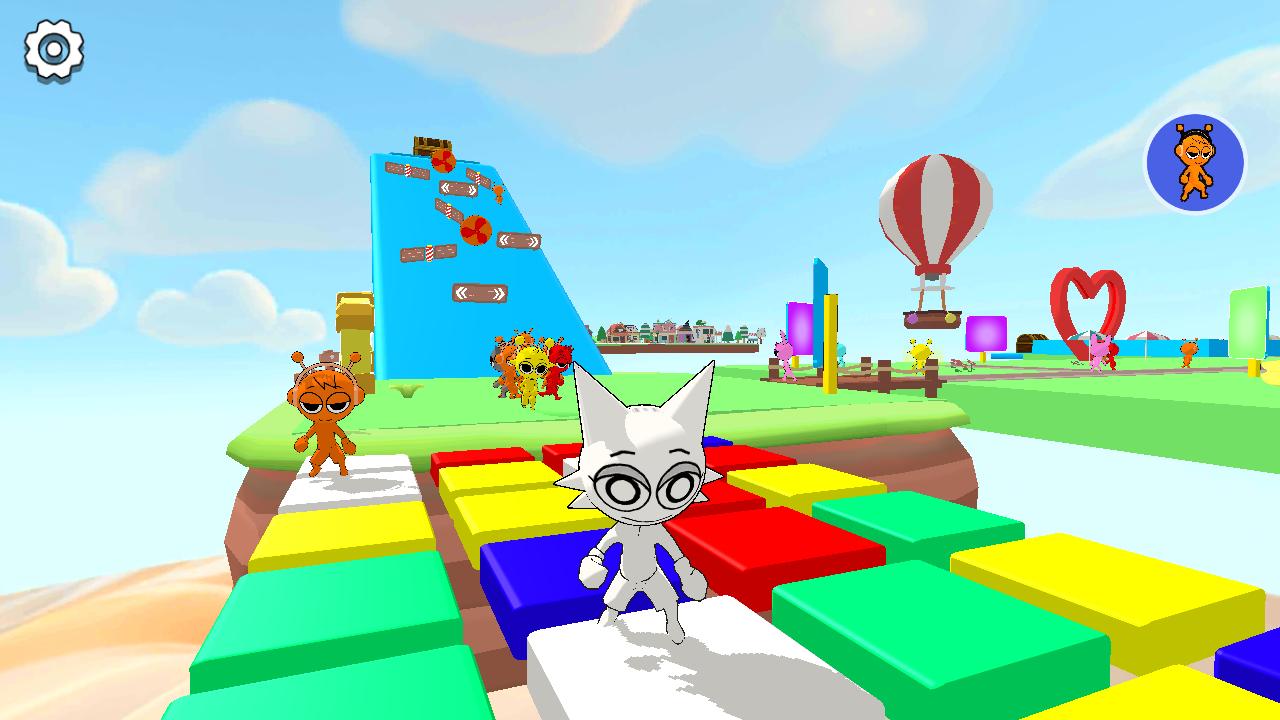Image resolution: width=1280 pixels, height=720 pixels.
Task: Click the purple portal panel near the fence
Action: tap(800, 330)
